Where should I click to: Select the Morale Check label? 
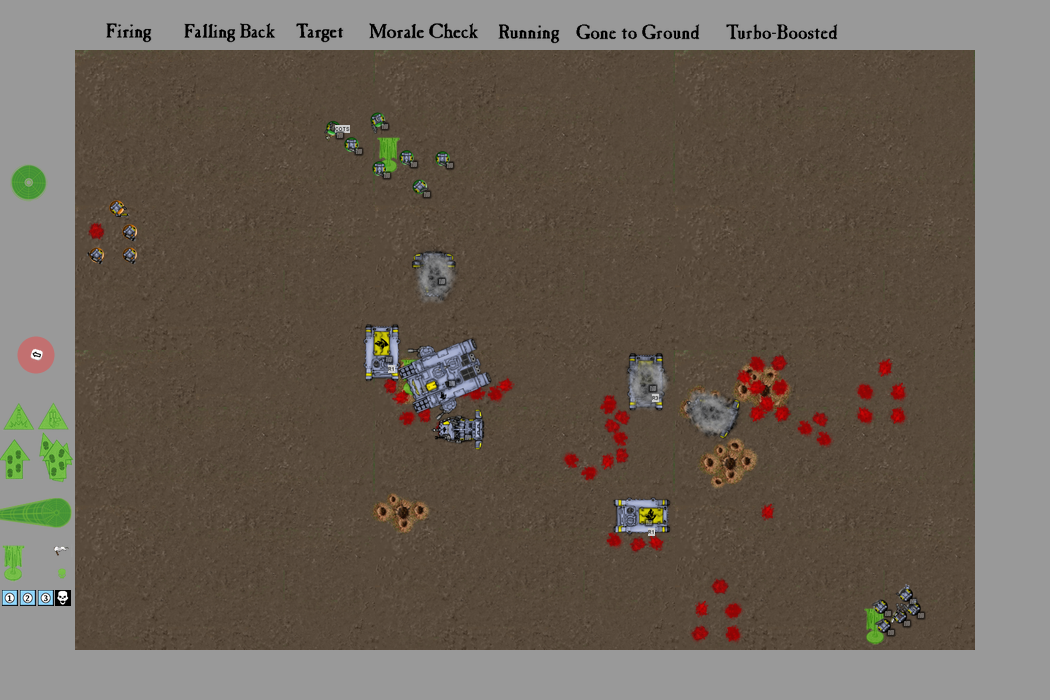423,32
